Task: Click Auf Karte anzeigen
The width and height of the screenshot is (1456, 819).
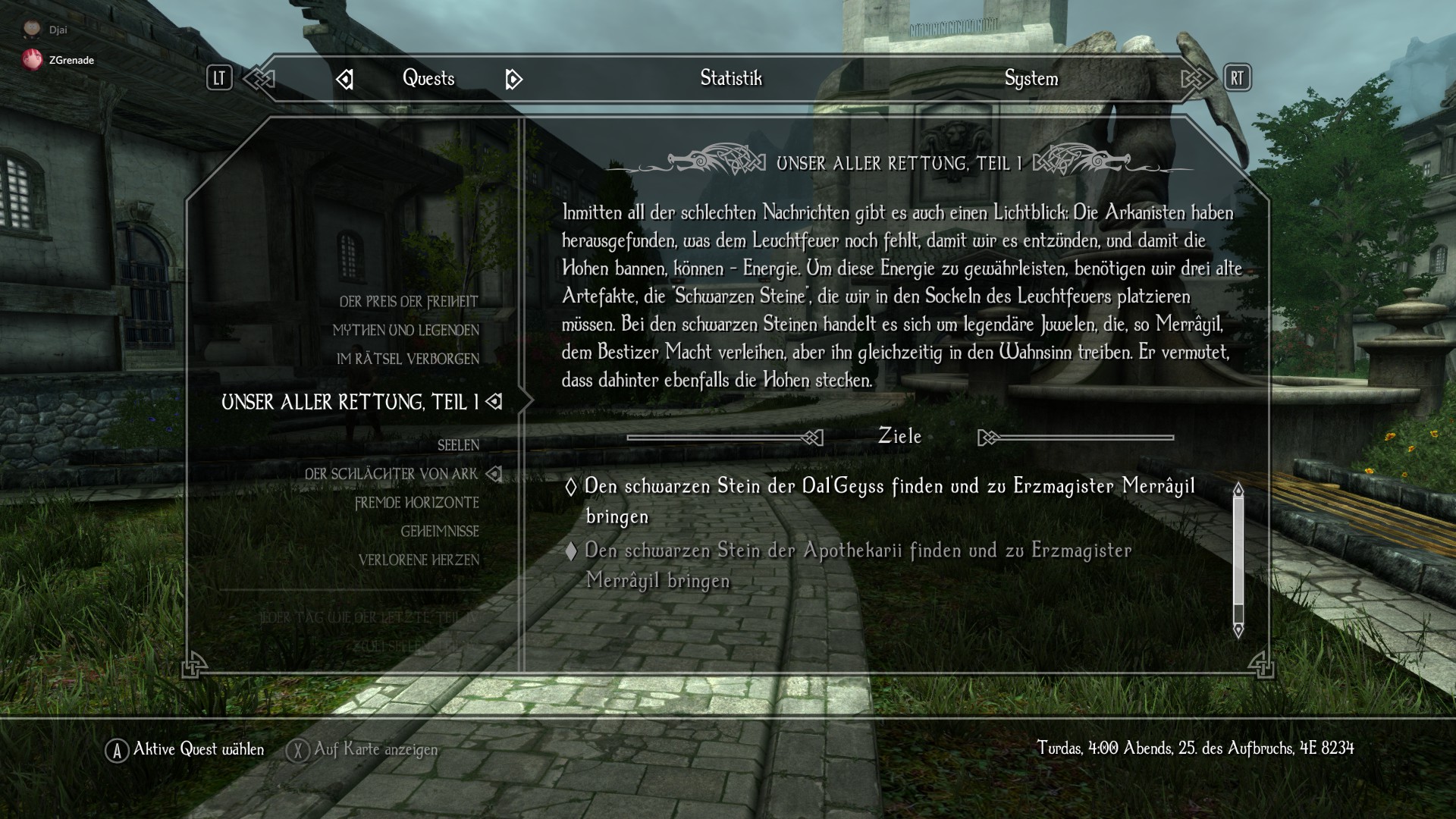Action: click(x=374, y=749)
